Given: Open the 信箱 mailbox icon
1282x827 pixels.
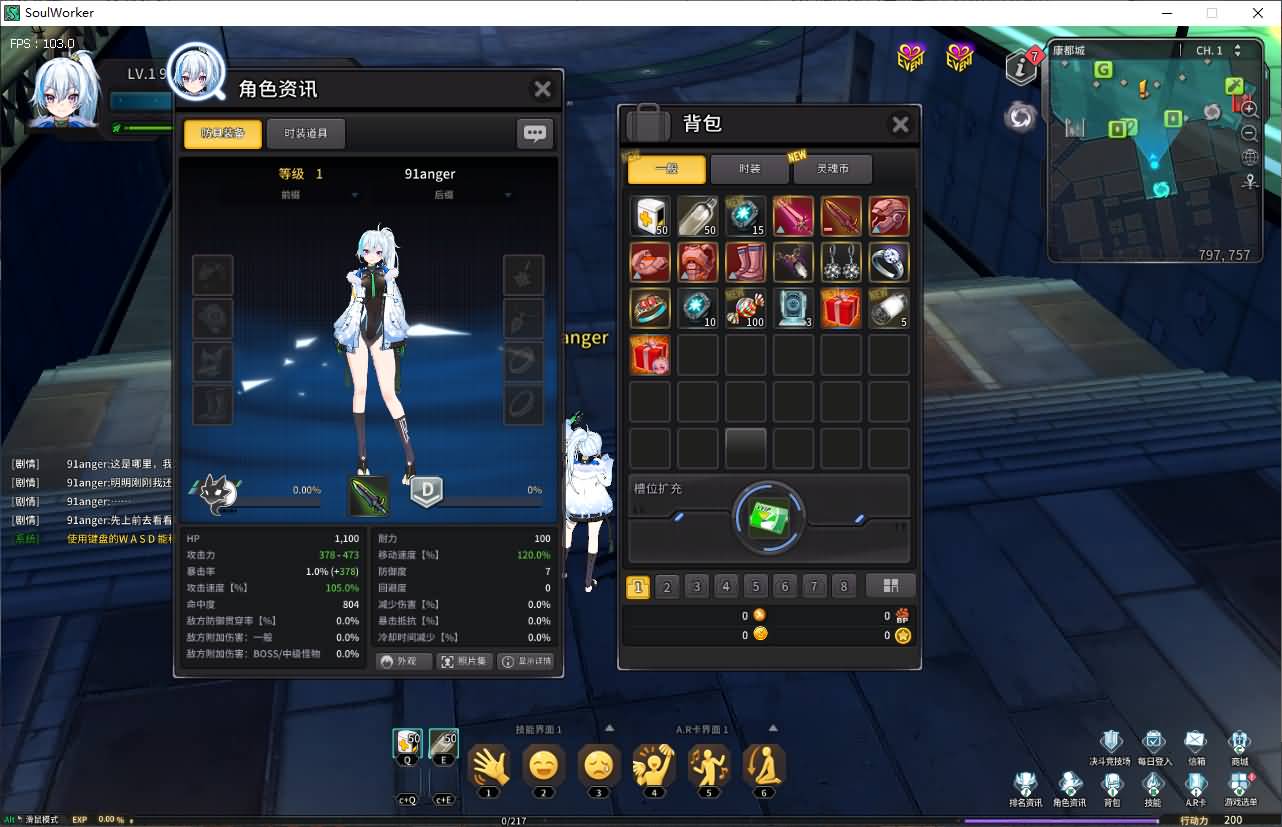Looking at the screenshot, I should pos(1194,740).
